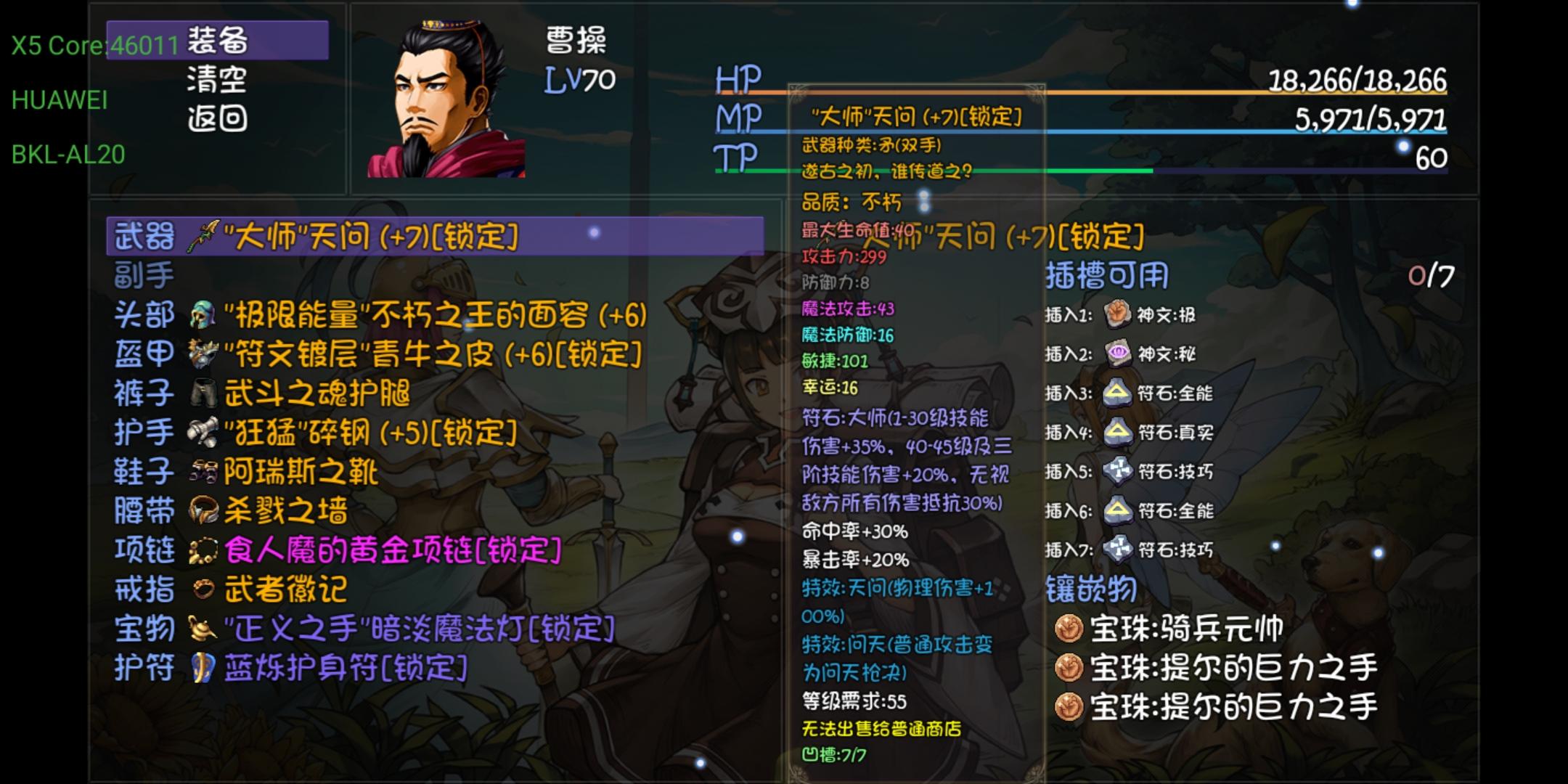Select the 阿瑞斯之靴 shoes icon
Screen dimensions: 1568x784
pyautogui.click(x=205, y=473)
